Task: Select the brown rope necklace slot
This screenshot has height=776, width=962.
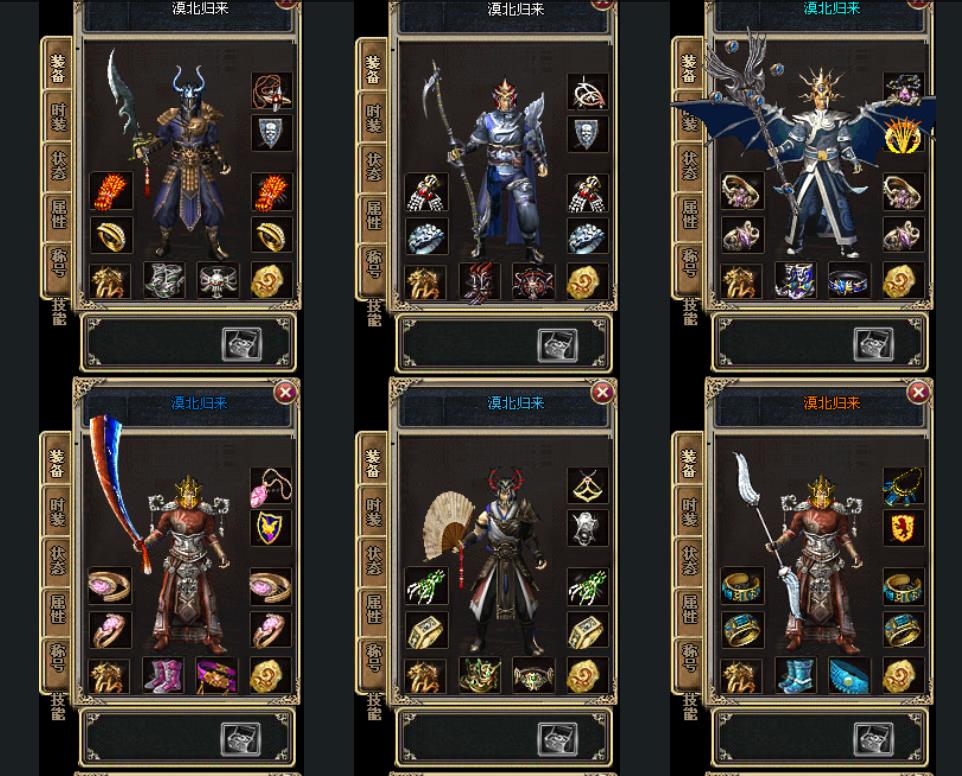Action: tap(270, 92)
